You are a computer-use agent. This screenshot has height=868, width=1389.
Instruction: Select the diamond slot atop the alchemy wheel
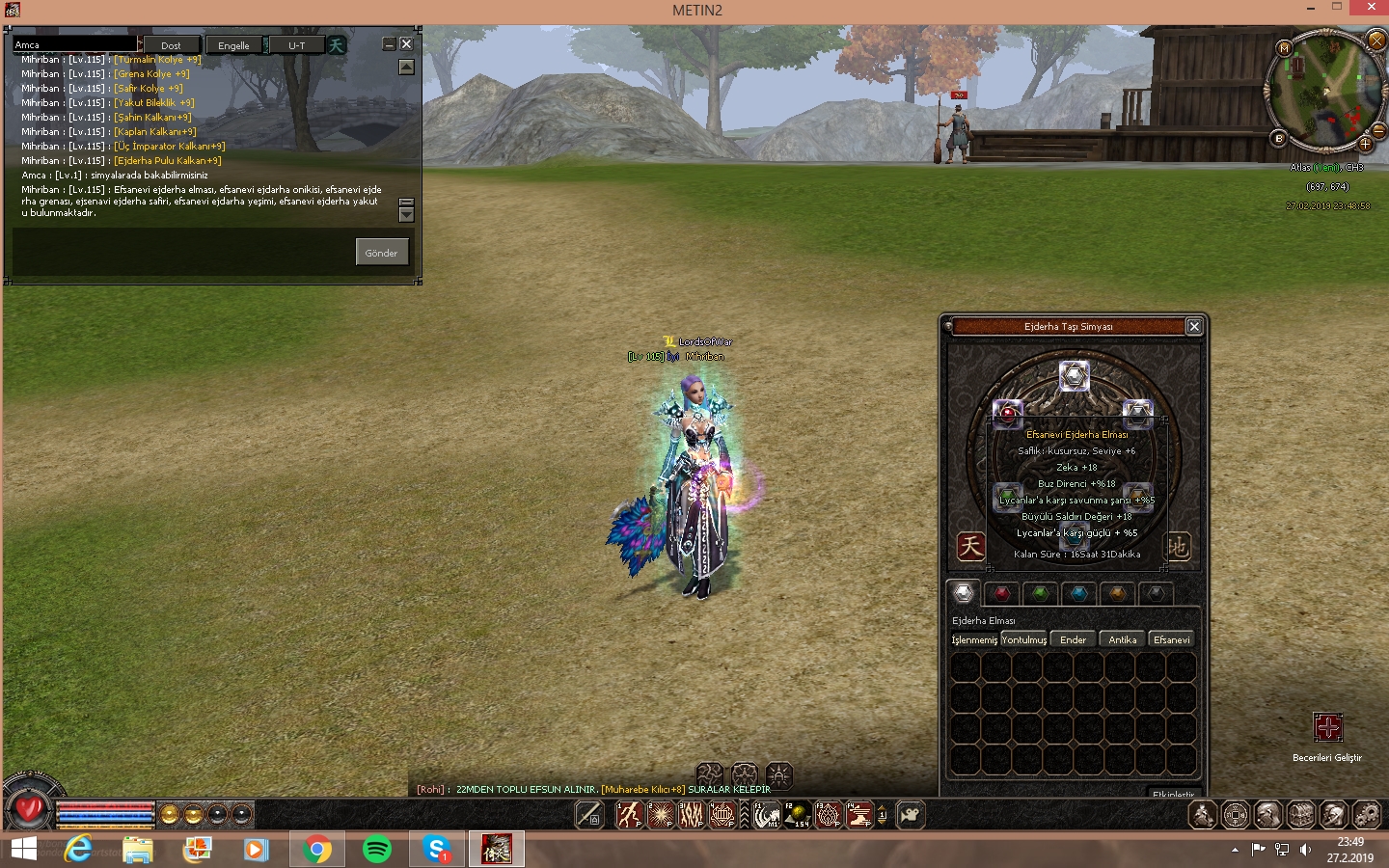1074,375
